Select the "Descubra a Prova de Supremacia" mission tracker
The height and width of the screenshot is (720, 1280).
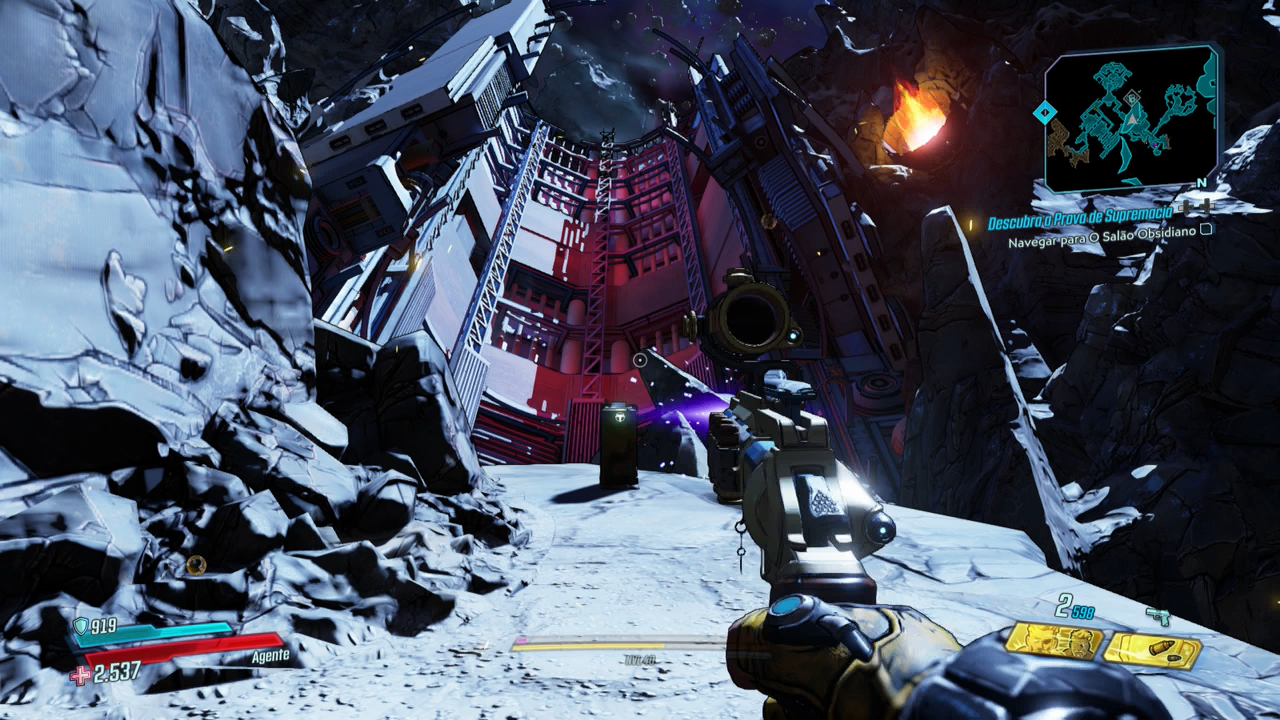1082,222
